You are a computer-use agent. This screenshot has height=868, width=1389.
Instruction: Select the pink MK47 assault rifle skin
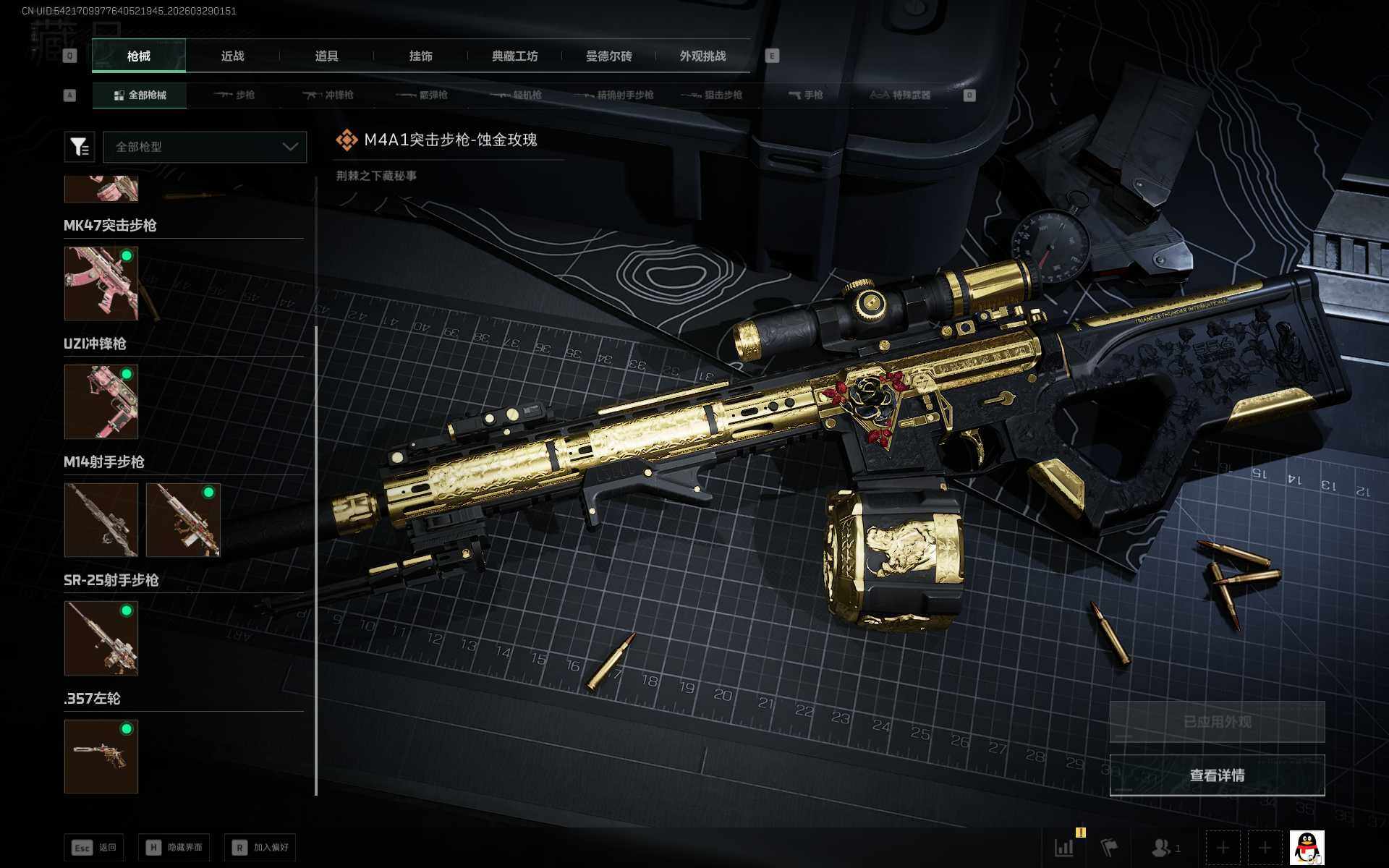(101, 284)
